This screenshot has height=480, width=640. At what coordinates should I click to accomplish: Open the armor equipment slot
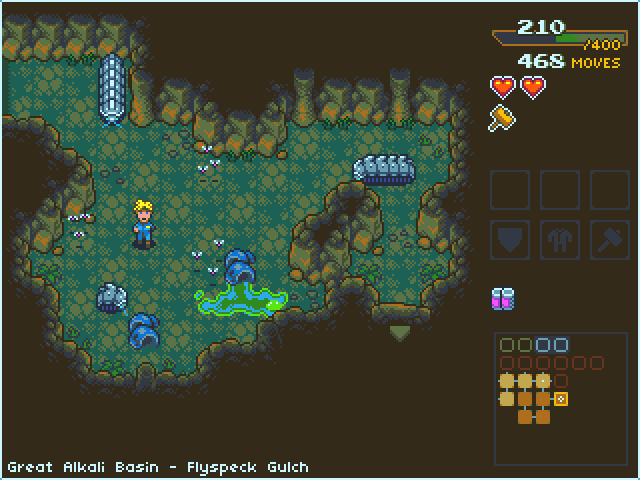(559, 239)
